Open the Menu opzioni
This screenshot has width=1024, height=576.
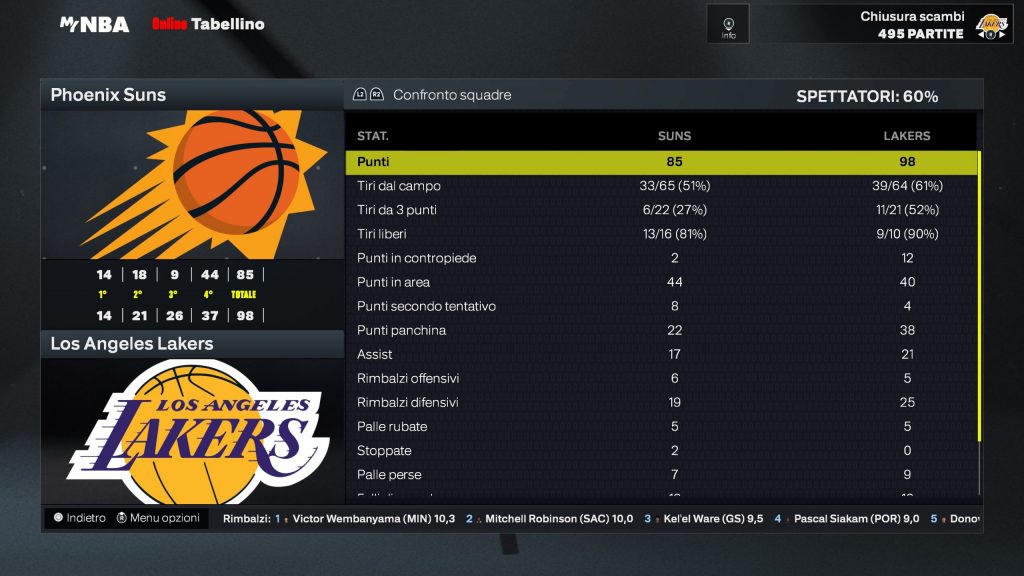[158, 518]
